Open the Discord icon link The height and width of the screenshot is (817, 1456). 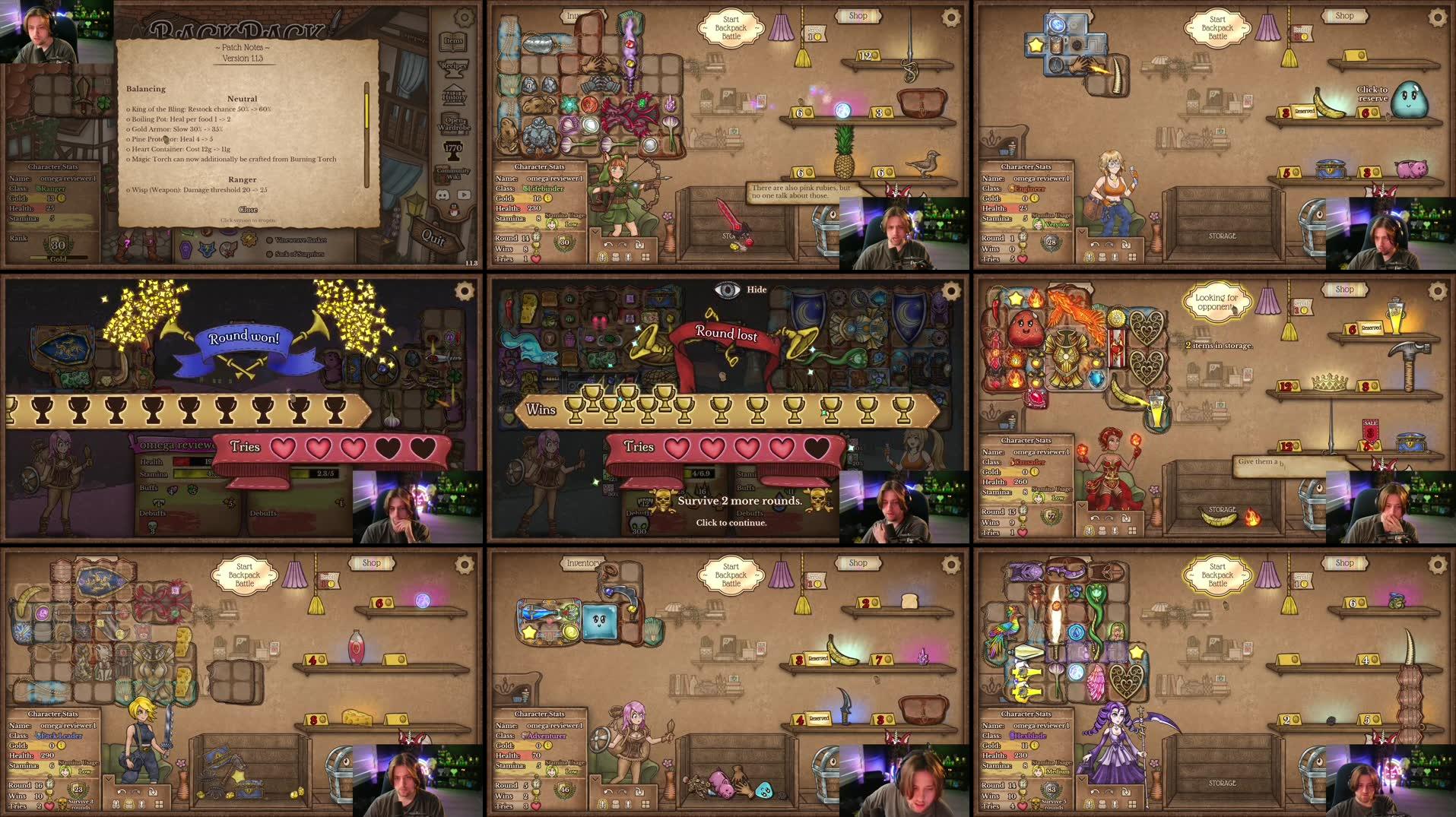pyautogui.click(x=443, y=195)
